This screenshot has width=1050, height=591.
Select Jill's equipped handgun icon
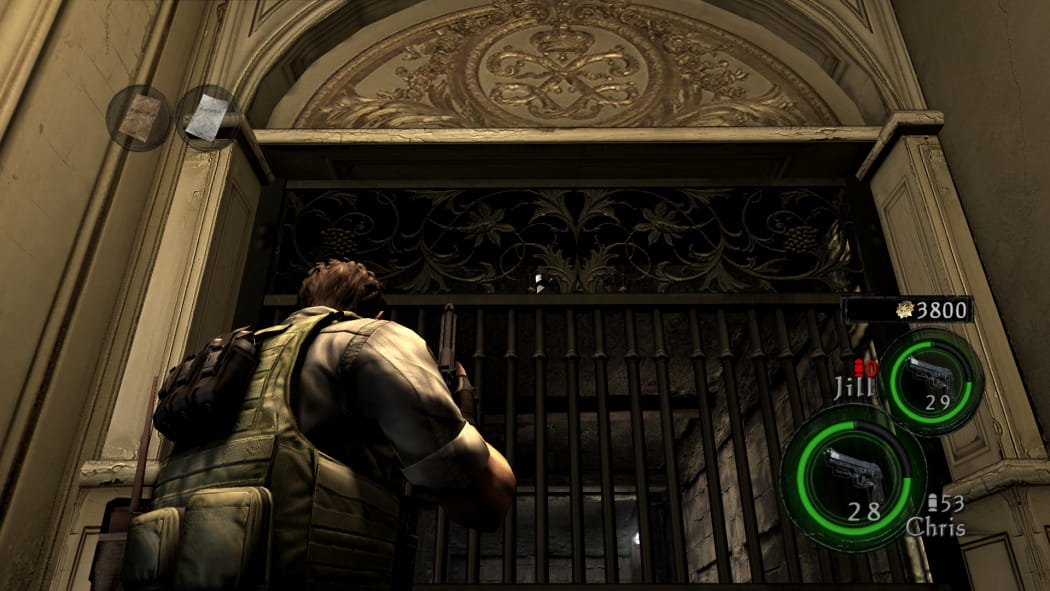click(x=930, y=375)
